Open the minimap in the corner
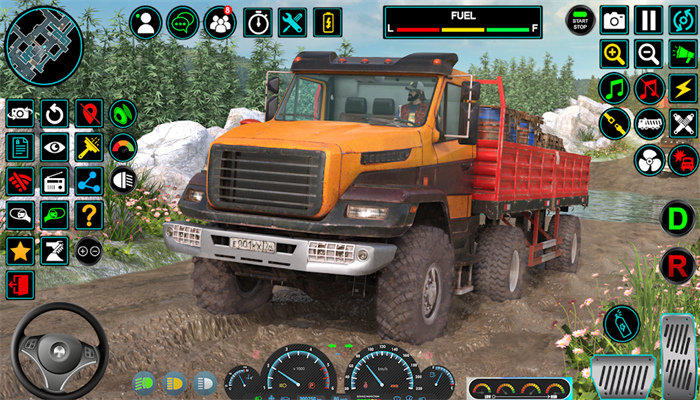This screenshot has height=400, width=700. [43, 45]
